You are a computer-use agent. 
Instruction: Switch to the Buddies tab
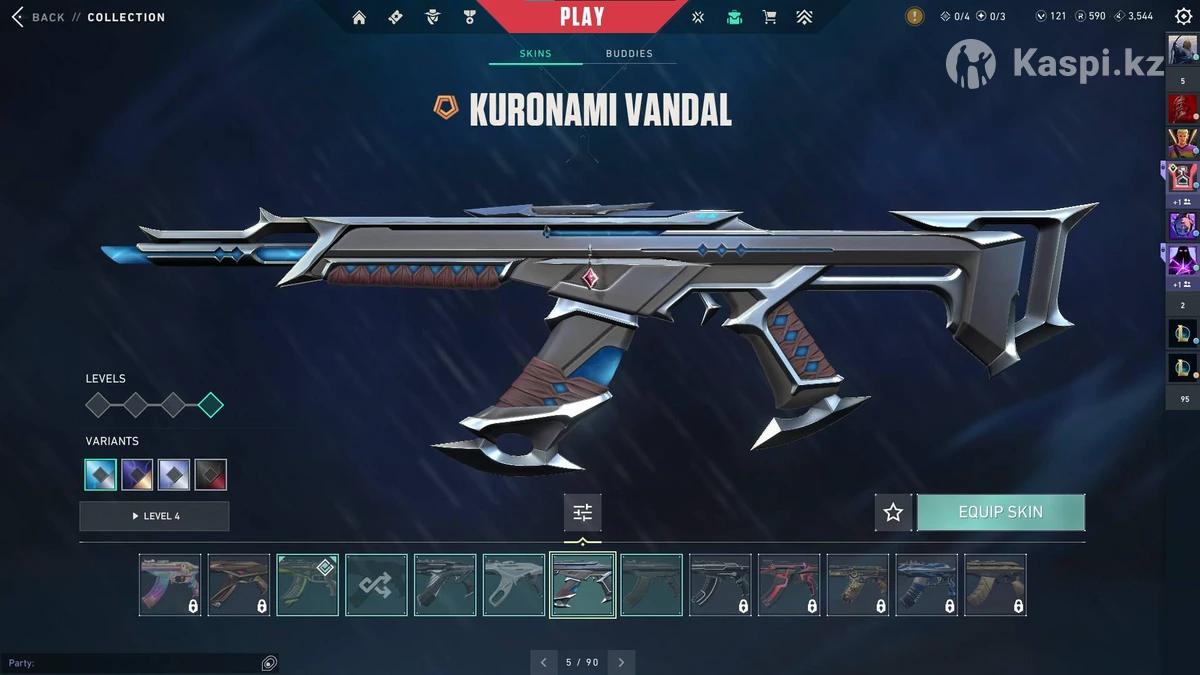(x=628, y=54)
